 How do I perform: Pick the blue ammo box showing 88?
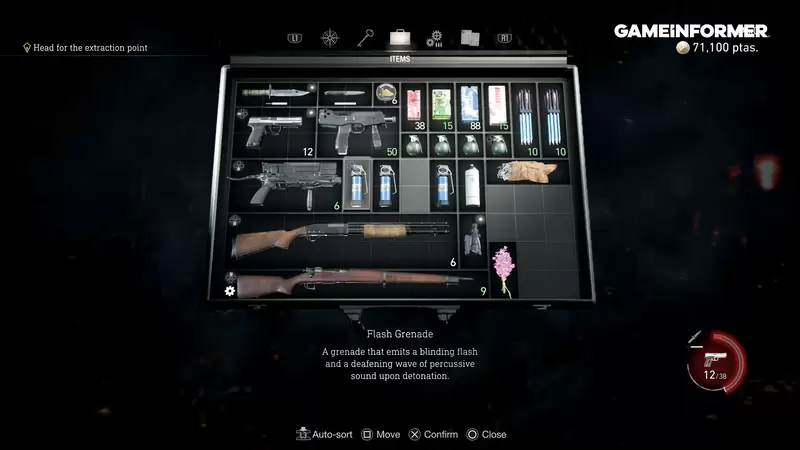(469, 107)
